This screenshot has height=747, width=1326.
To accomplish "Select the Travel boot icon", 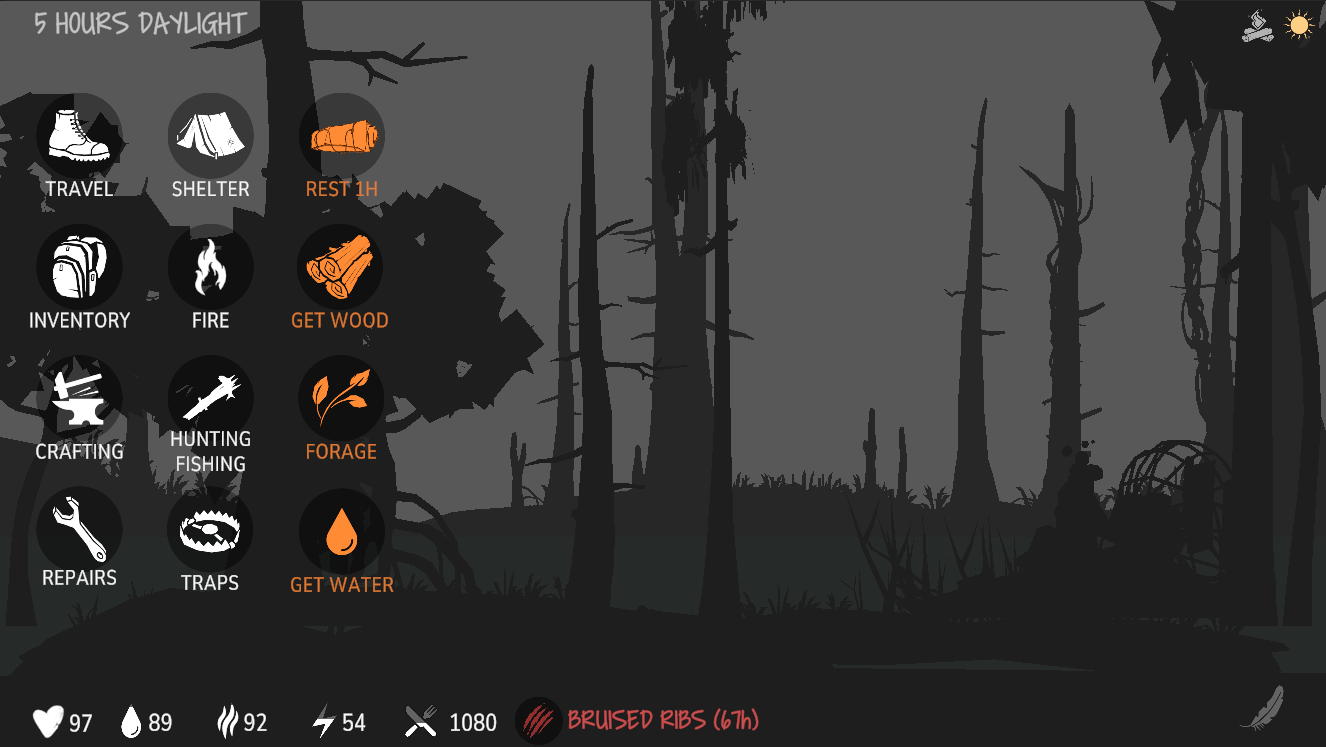I will point(80,134).
